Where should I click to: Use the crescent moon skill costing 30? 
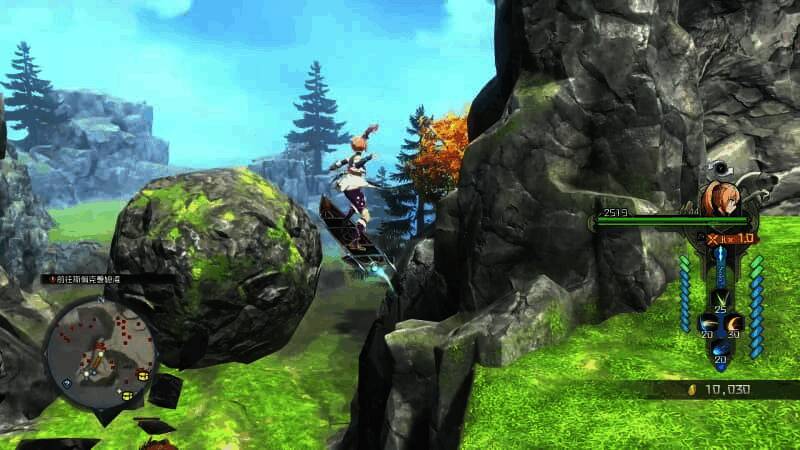tap(734, 322)
